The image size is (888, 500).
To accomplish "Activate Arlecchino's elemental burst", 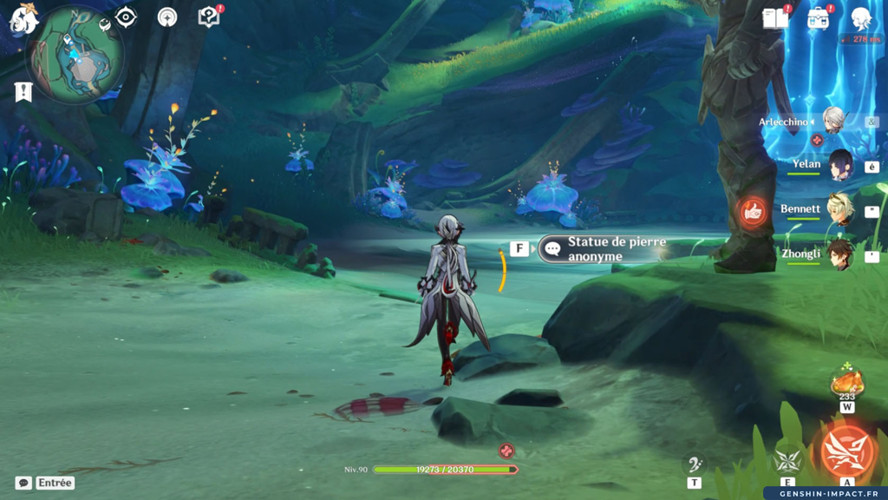I will coord(847,452).
